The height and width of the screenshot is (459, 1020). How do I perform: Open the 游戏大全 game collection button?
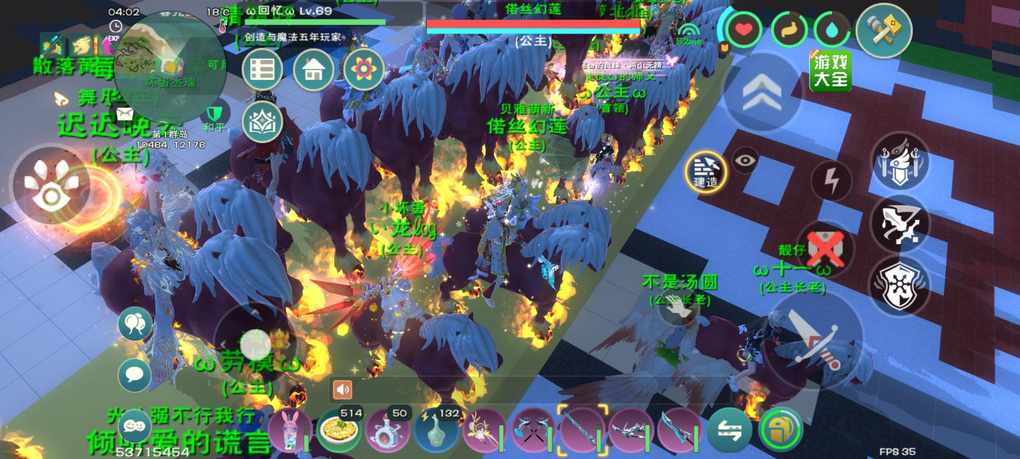pos(830,72)
